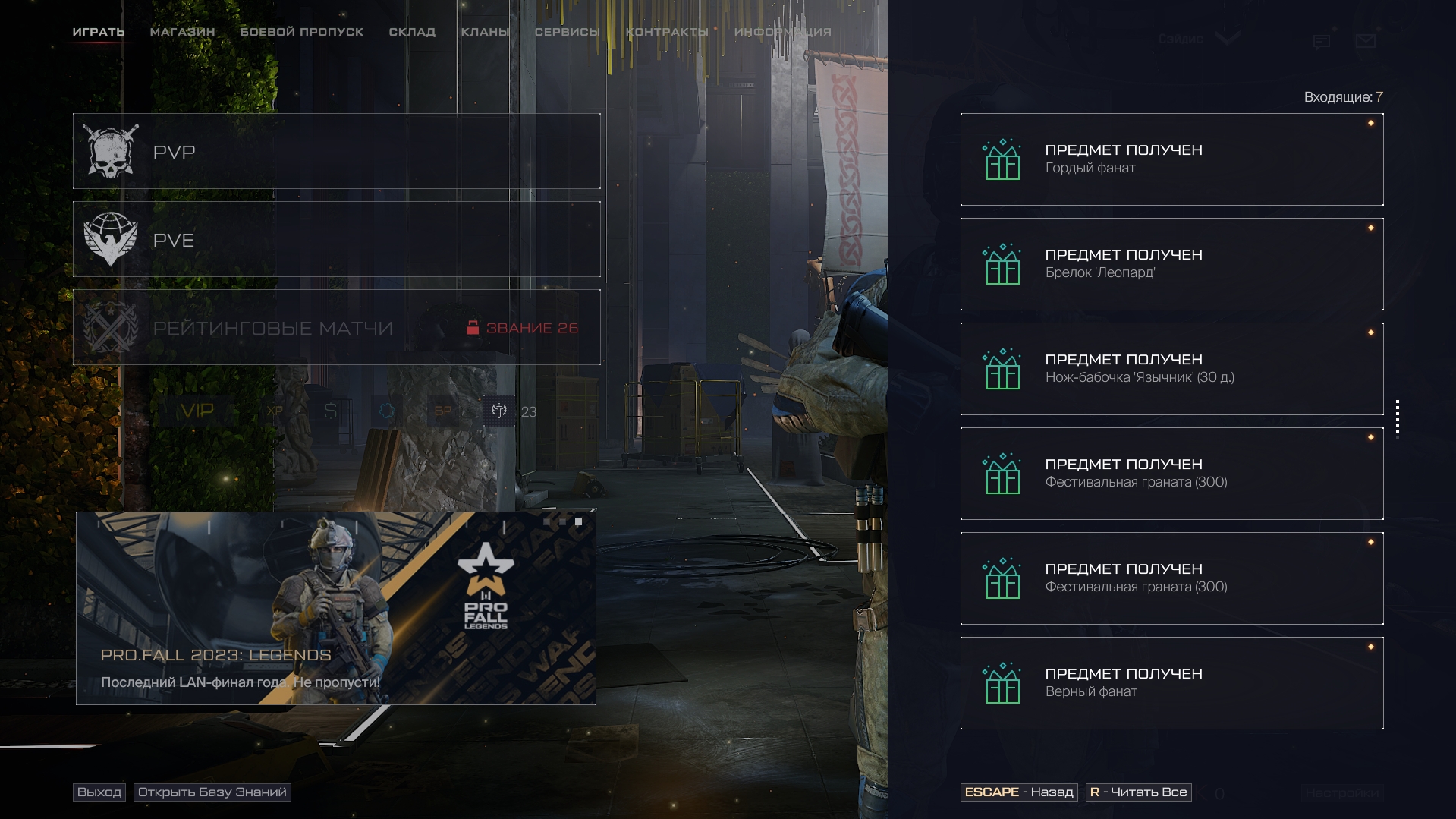Click the rank 23 winged sword emblem
1456x819 pixels.
pyautogui.click(x=498, y=411)
